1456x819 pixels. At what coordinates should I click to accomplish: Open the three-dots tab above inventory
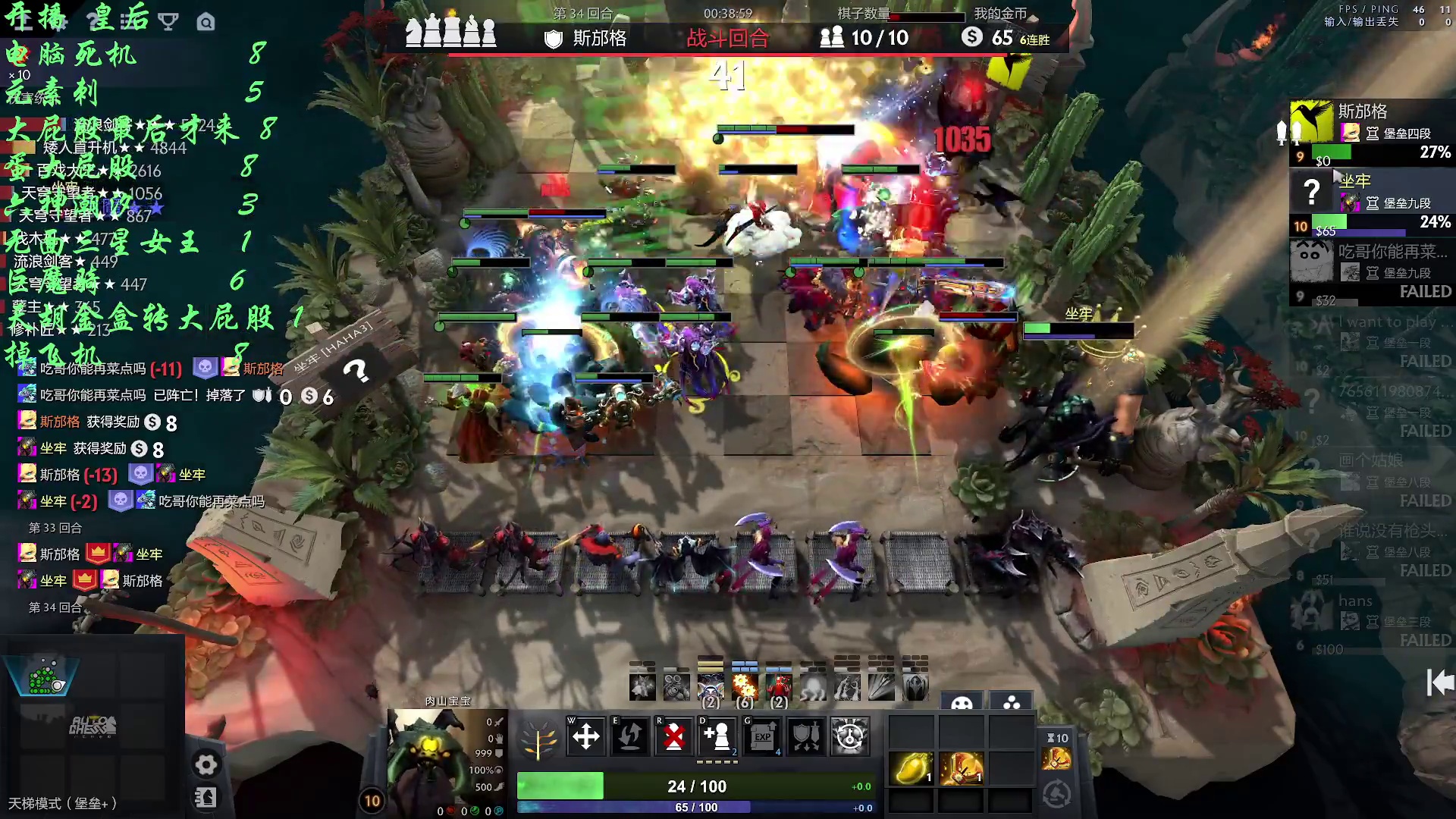tap(1012, 703)
